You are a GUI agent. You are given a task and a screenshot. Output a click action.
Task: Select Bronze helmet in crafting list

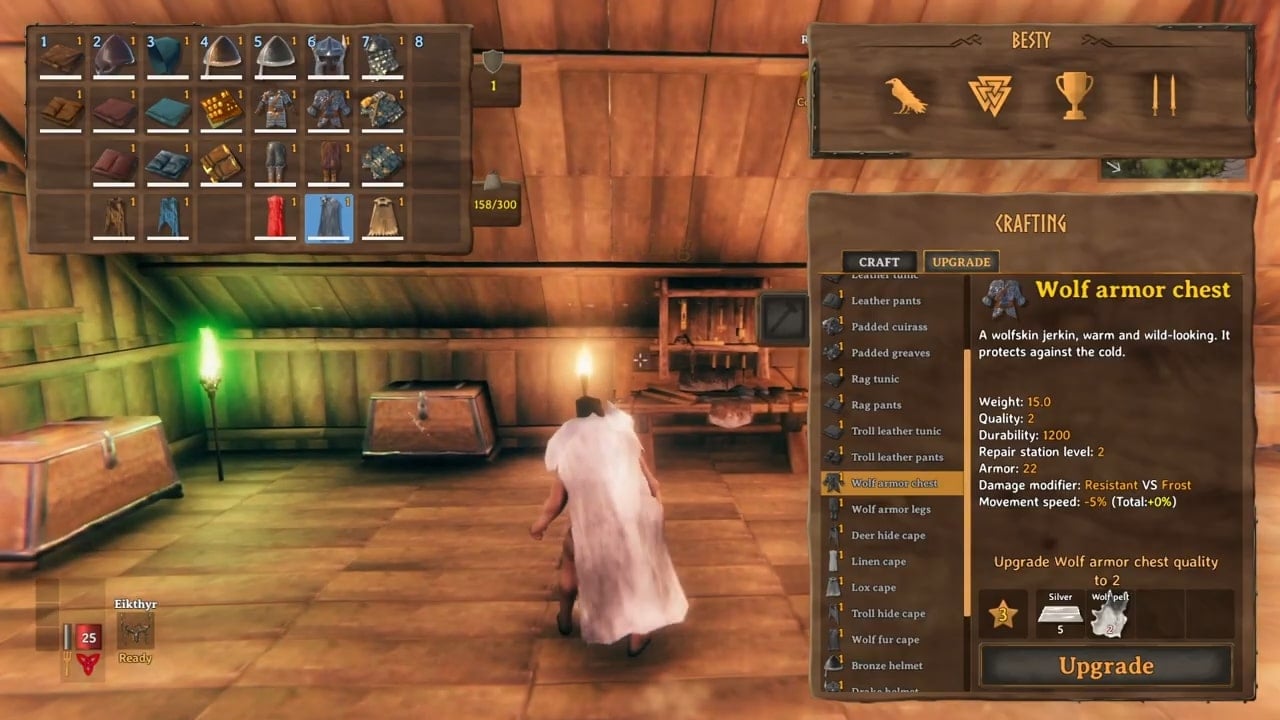point(886,665)
